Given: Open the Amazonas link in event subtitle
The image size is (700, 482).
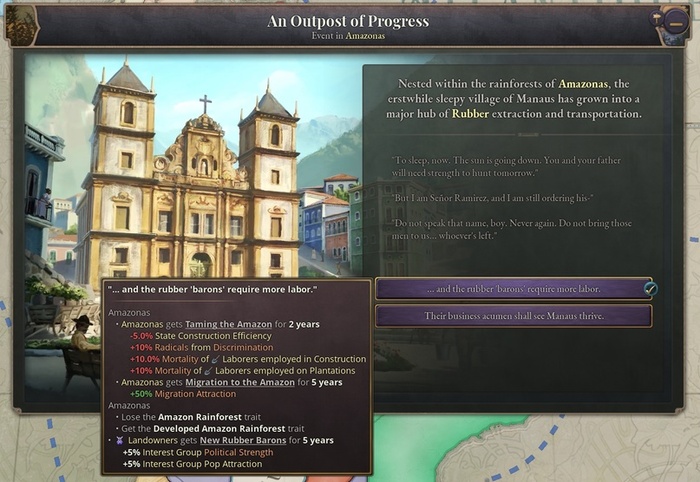Looking at the screenshot, I should [365, 36].
